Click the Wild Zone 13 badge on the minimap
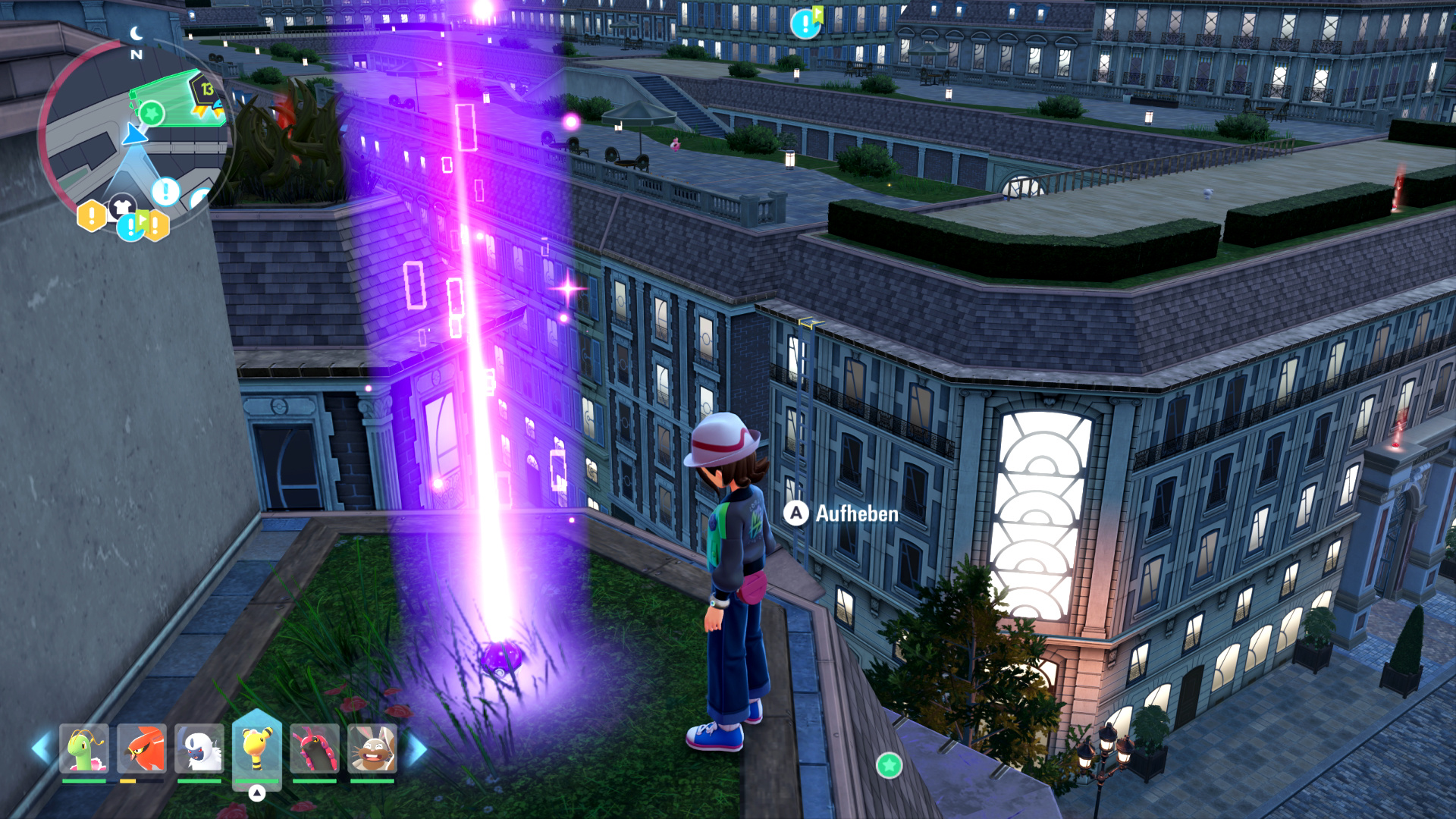The width and height of the screenshot is (1456, 819). 206,89
